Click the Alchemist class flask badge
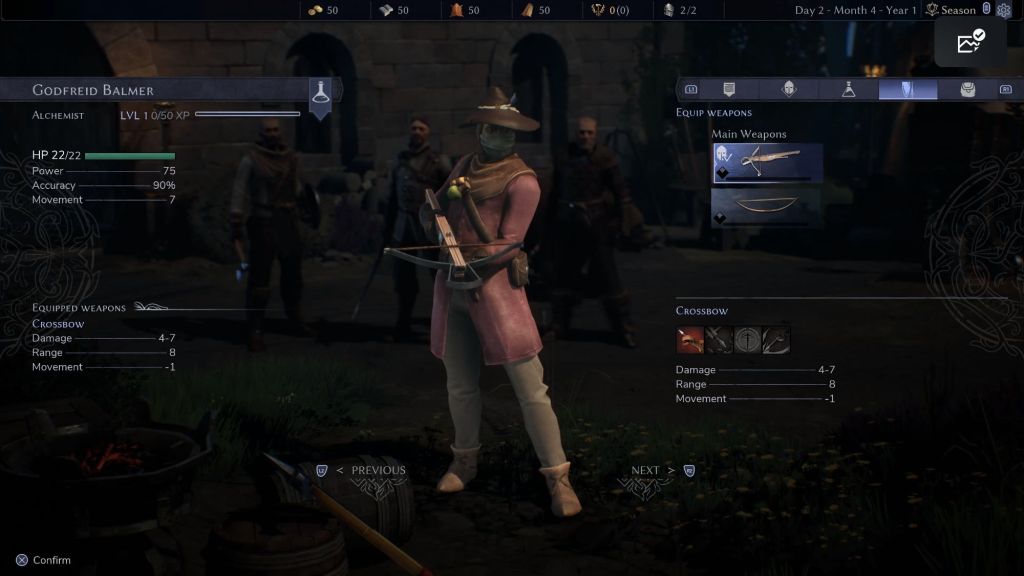 [320, 92]
